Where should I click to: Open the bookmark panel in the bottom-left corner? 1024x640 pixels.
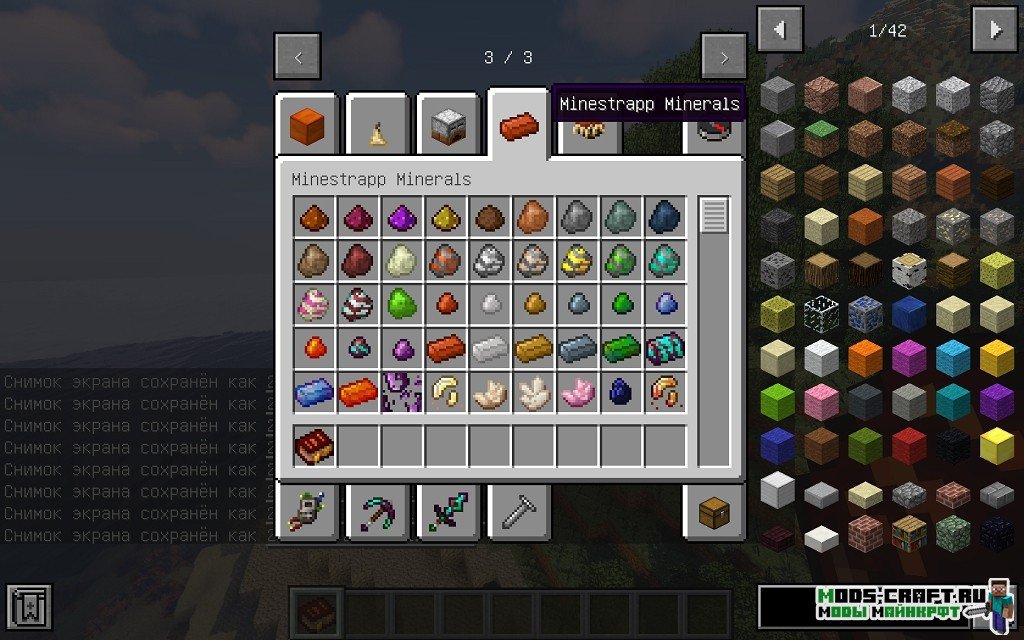pyautogui.click(x=28, y=606)
